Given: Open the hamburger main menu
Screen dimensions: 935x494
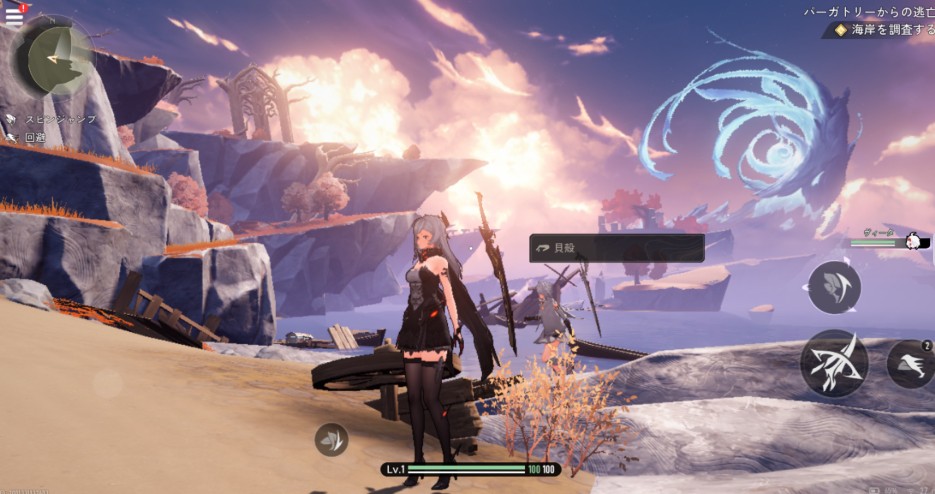Looking at the screenshot, I should tap(14, 16).
